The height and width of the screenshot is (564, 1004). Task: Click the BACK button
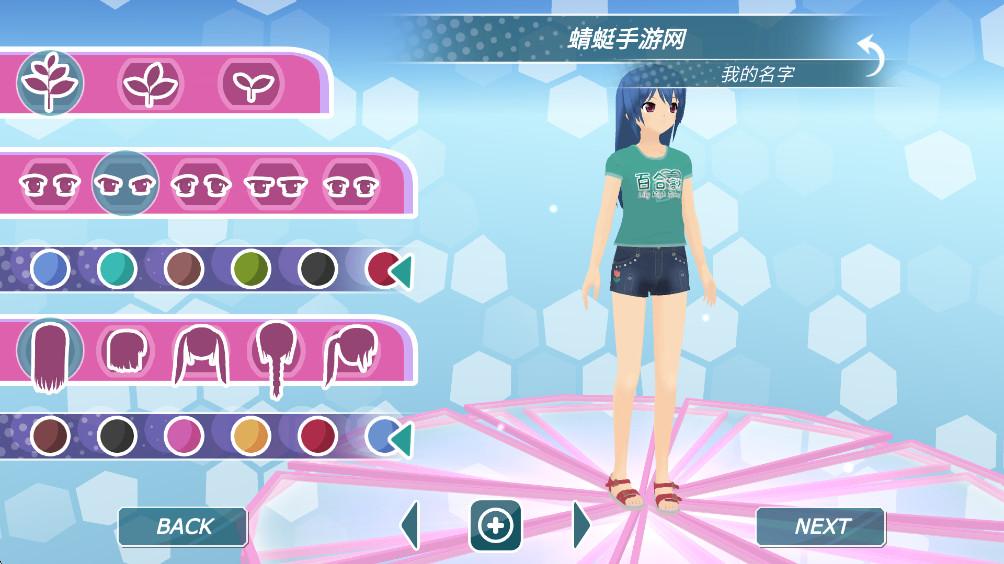click(183, 526)
